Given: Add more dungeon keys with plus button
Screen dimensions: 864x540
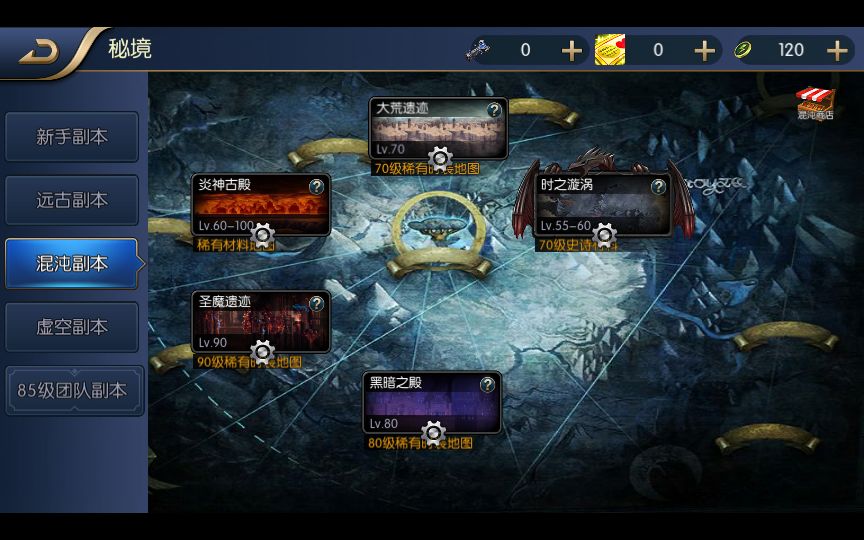Looking at the screenshot, I should [x=571, y=51].
